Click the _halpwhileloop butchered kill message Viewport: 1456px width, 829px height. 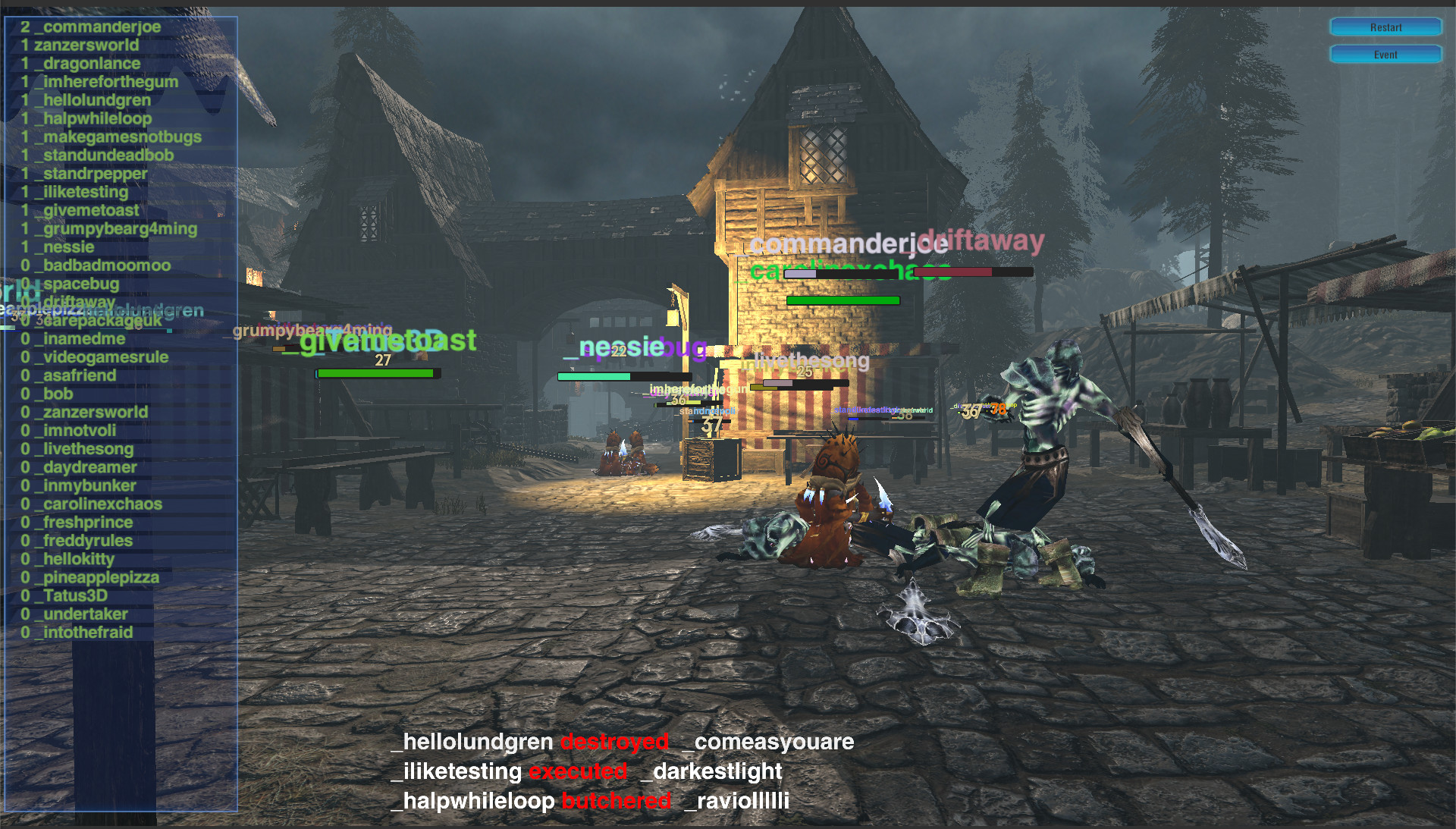click(591, 800)
